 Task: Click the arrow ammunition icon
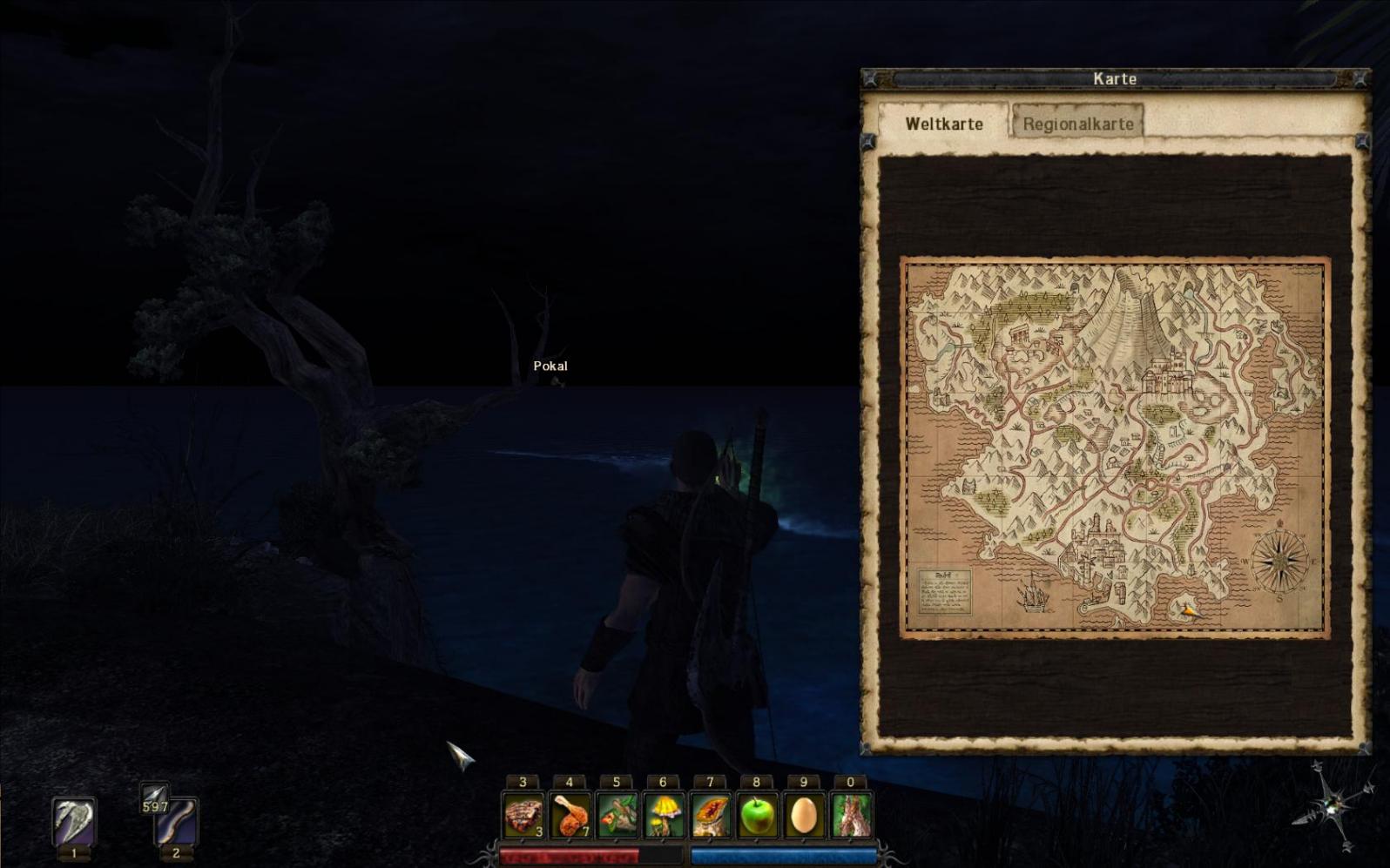[154, 796]
